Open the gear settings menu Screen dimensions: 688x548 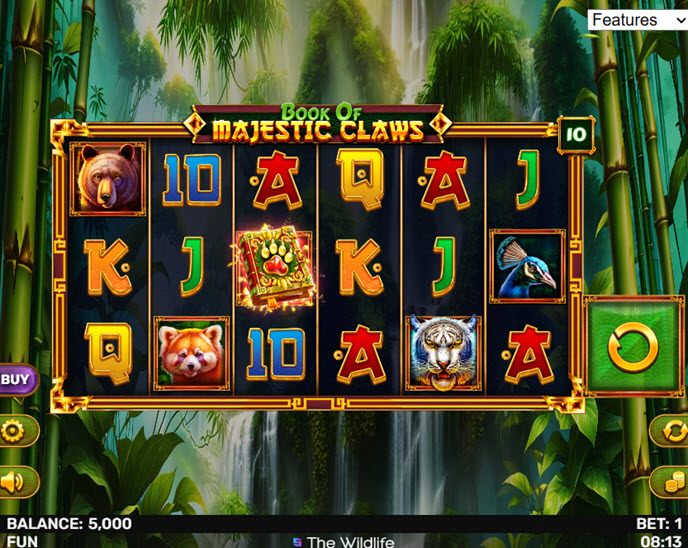point(14,431)
